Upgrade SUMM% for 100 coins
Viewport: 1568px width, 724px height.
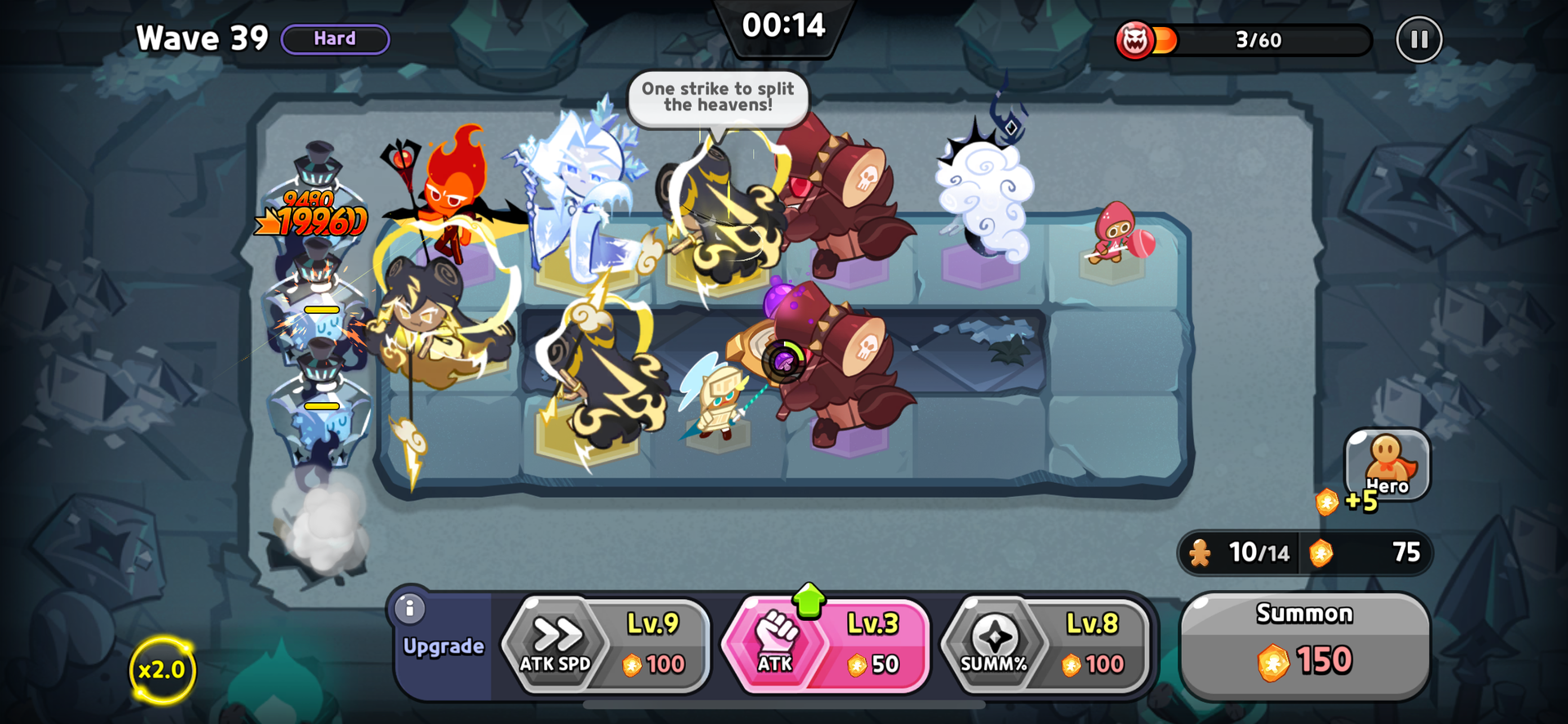(1045, 646)
